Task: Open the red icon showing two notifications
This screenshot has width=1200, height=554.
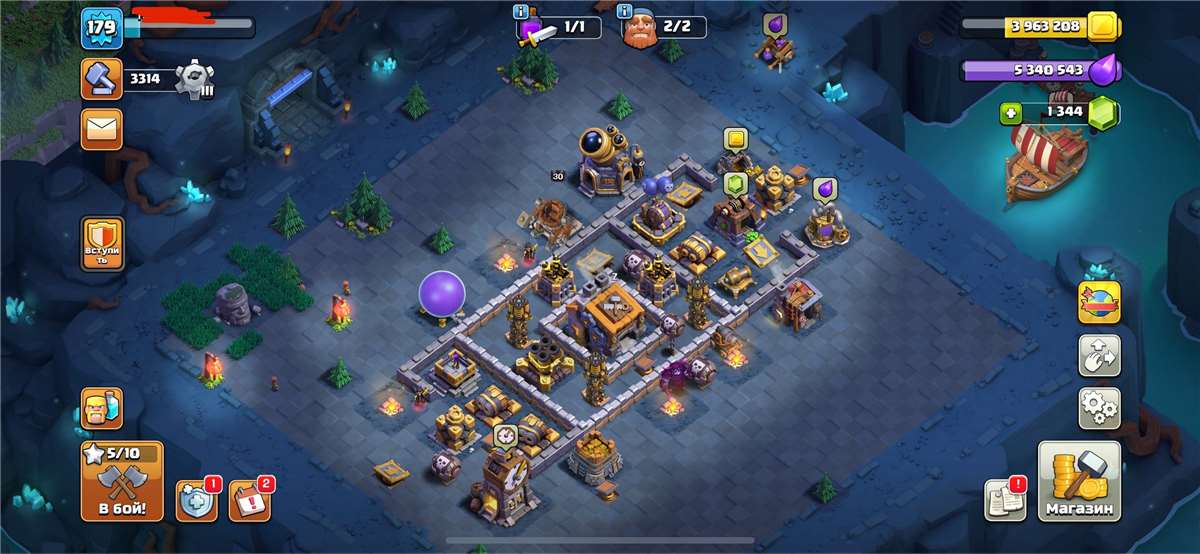Action: click(x=249, y=500)
